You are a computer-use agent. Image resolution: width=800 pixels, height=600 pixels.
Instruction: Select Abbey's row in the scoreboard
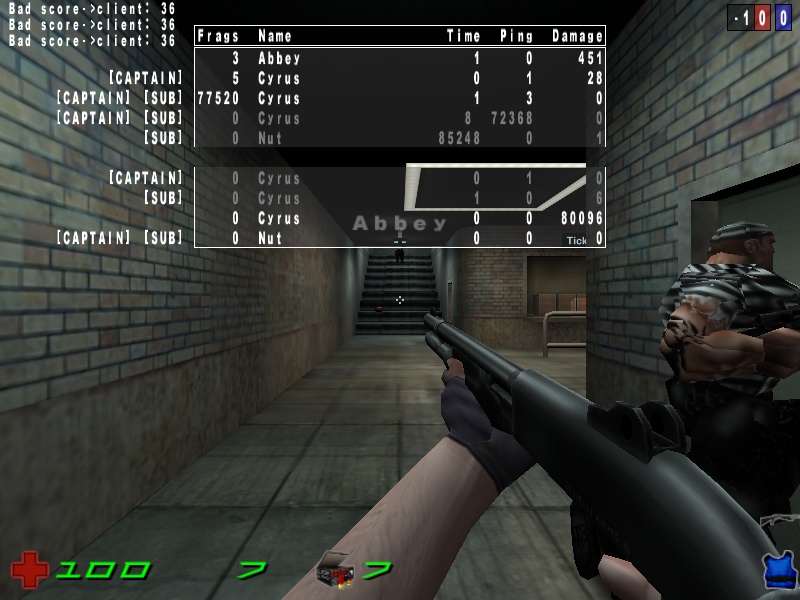pos(400,58)
